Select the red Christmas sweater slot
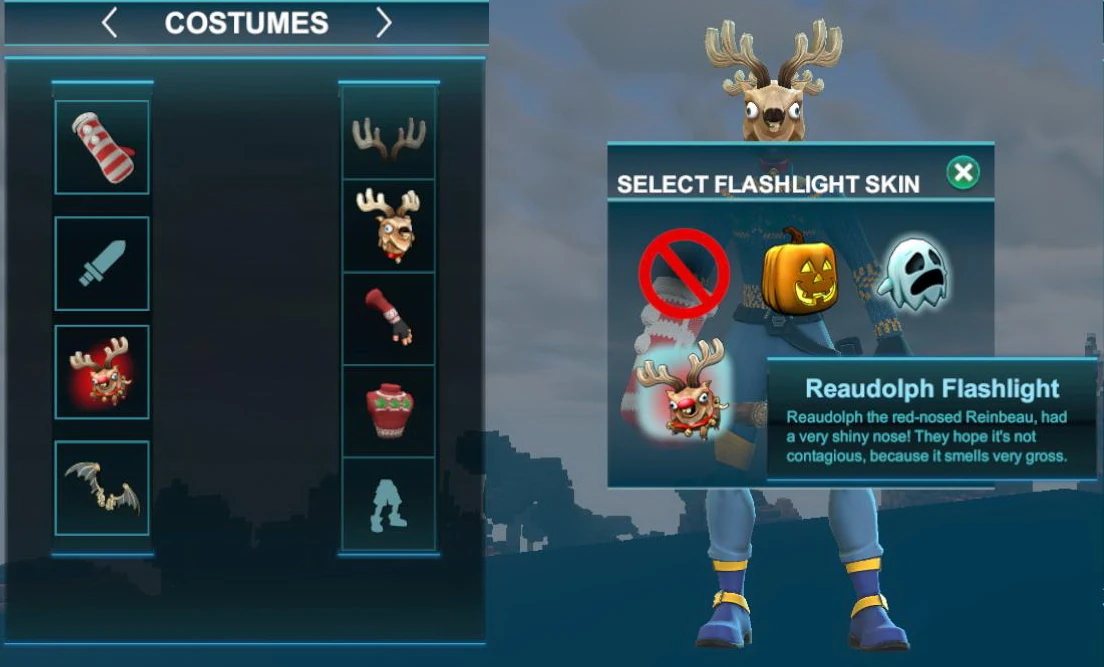The image size is (1104, 667). (x=389, y=410)
